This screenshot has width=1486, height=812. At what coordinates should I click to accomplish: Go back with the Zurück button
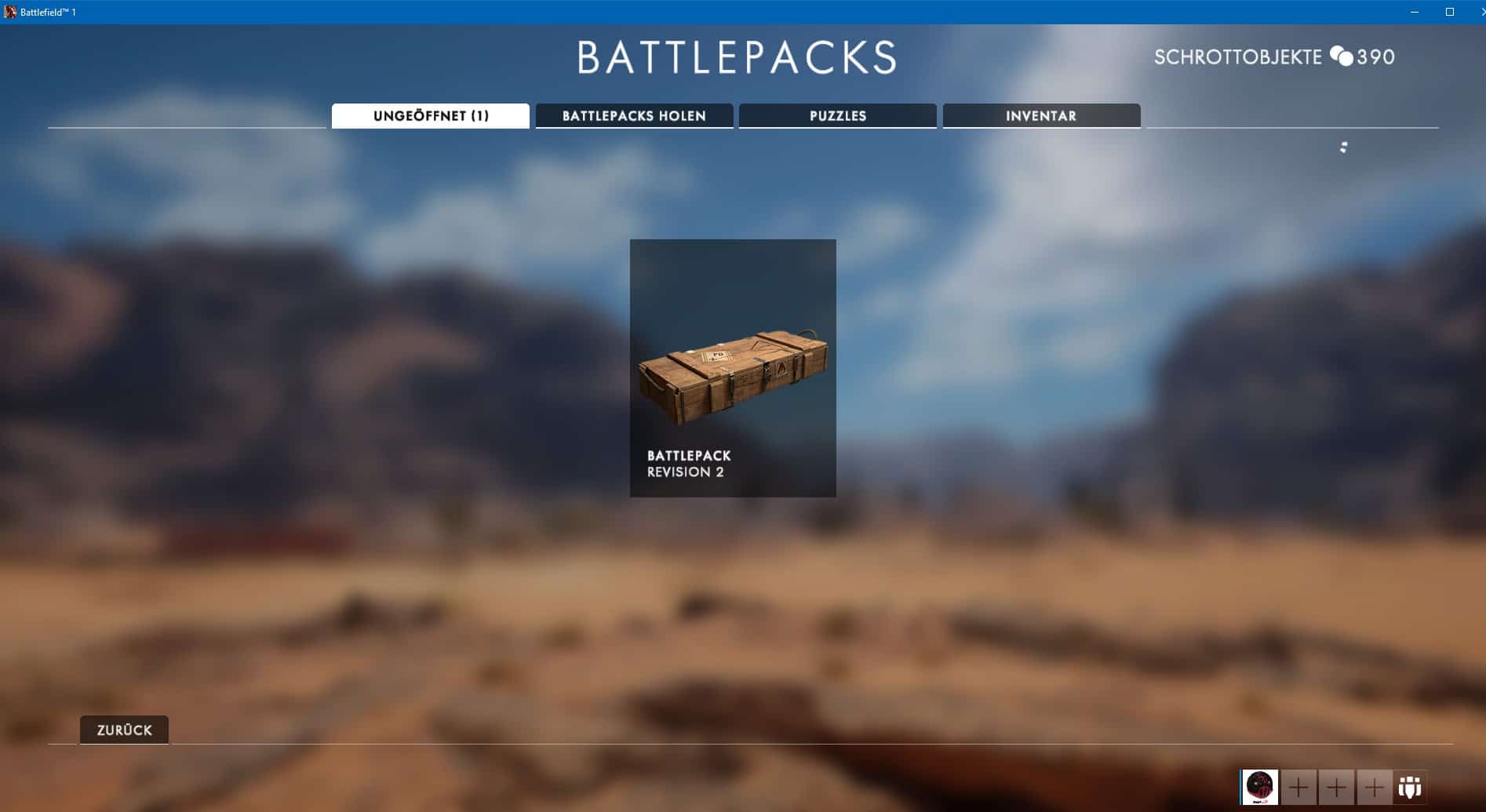click(124, 730)
